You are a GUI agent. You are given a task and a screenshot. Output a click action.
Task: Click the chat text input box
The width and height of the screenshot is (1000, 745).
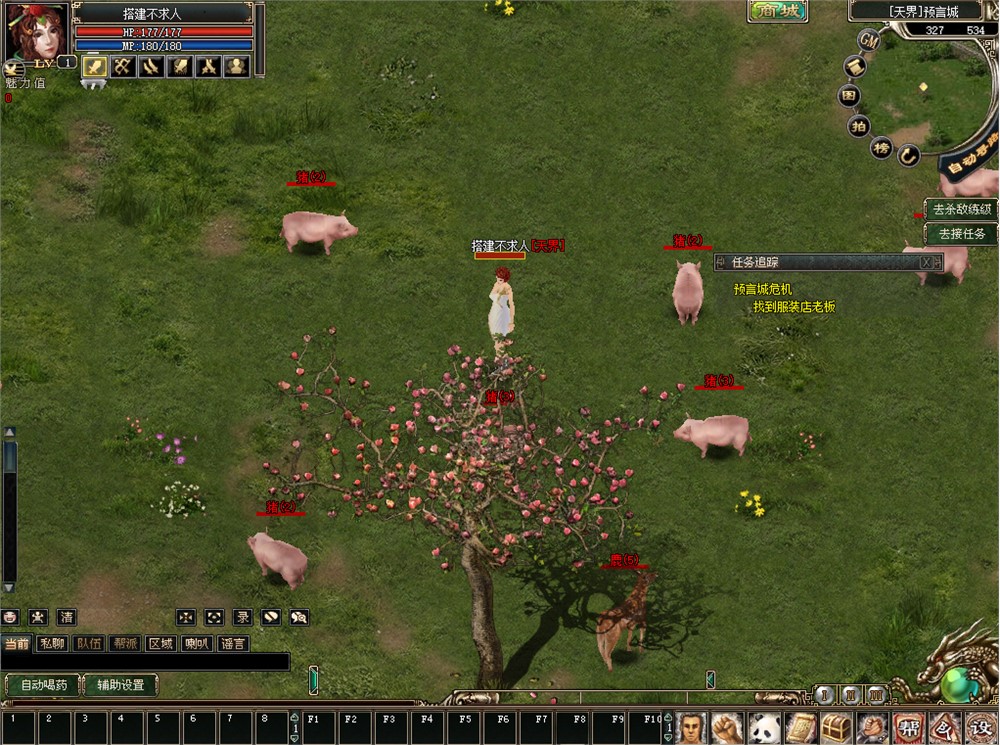coord(145,662)
